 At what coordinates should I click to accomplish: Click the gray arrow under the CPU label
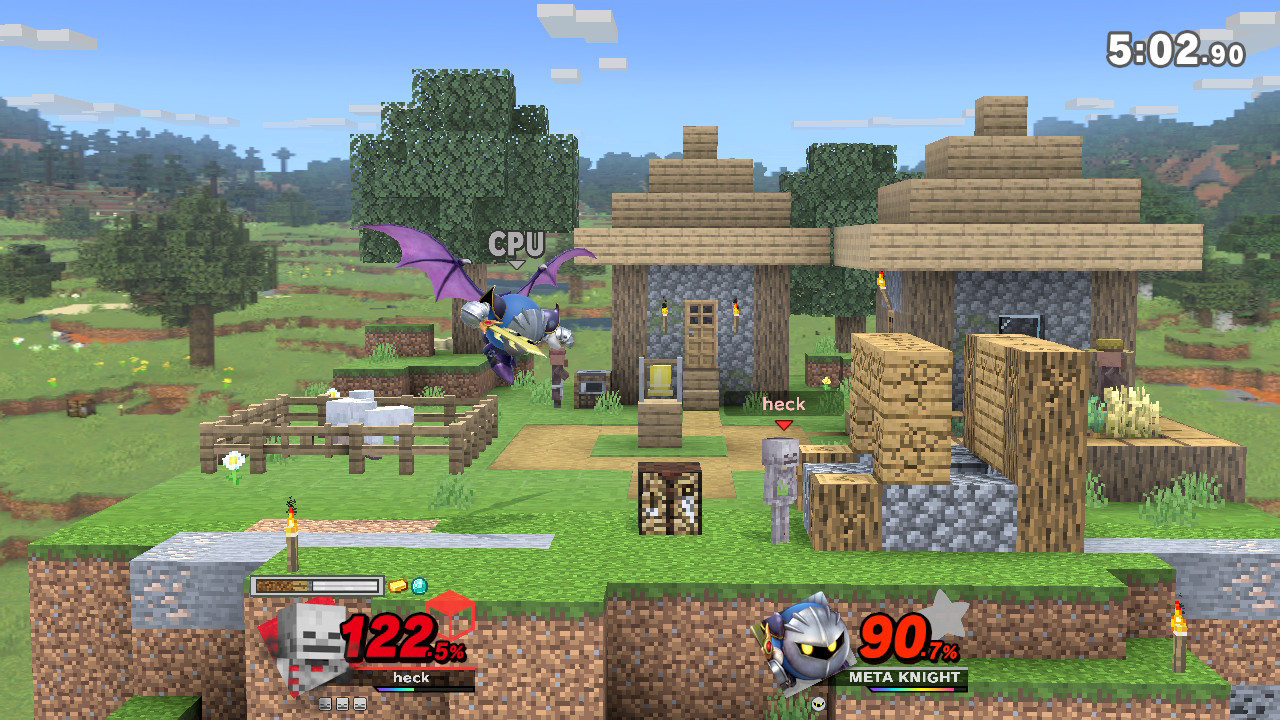(517, 263)
